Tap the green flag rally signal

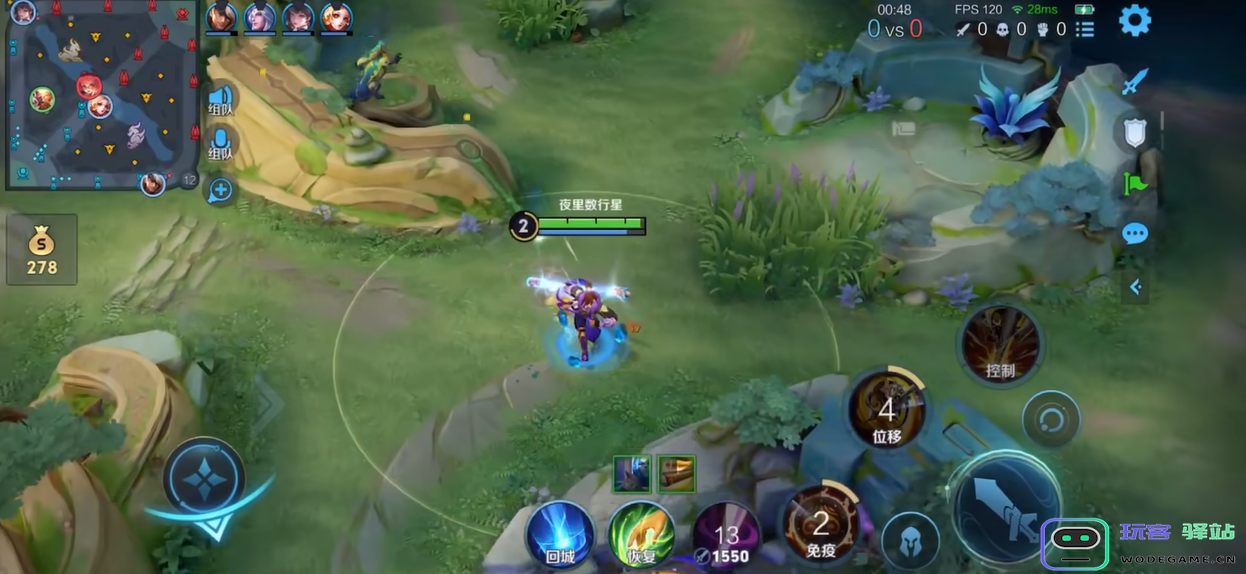click(x=1135, y=183)
